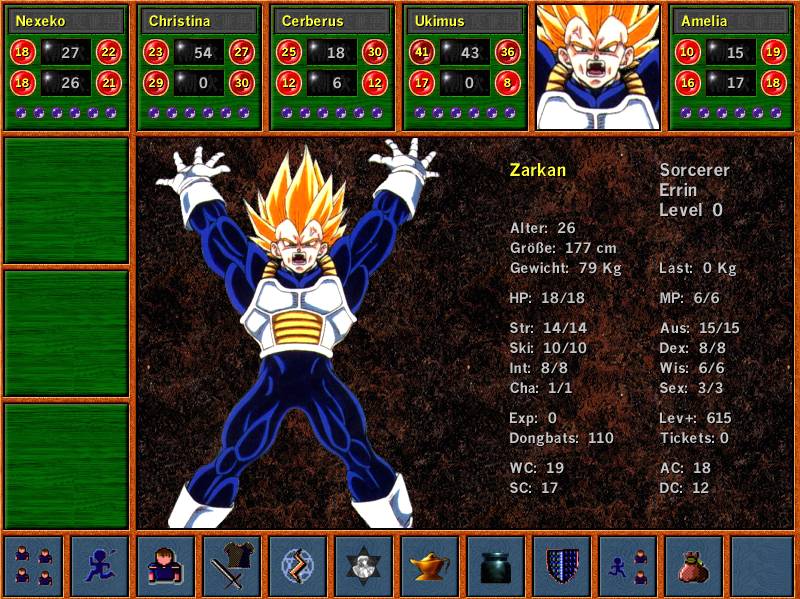Select Amelia's party panel

pyautogui.click(x=731, y=67)
